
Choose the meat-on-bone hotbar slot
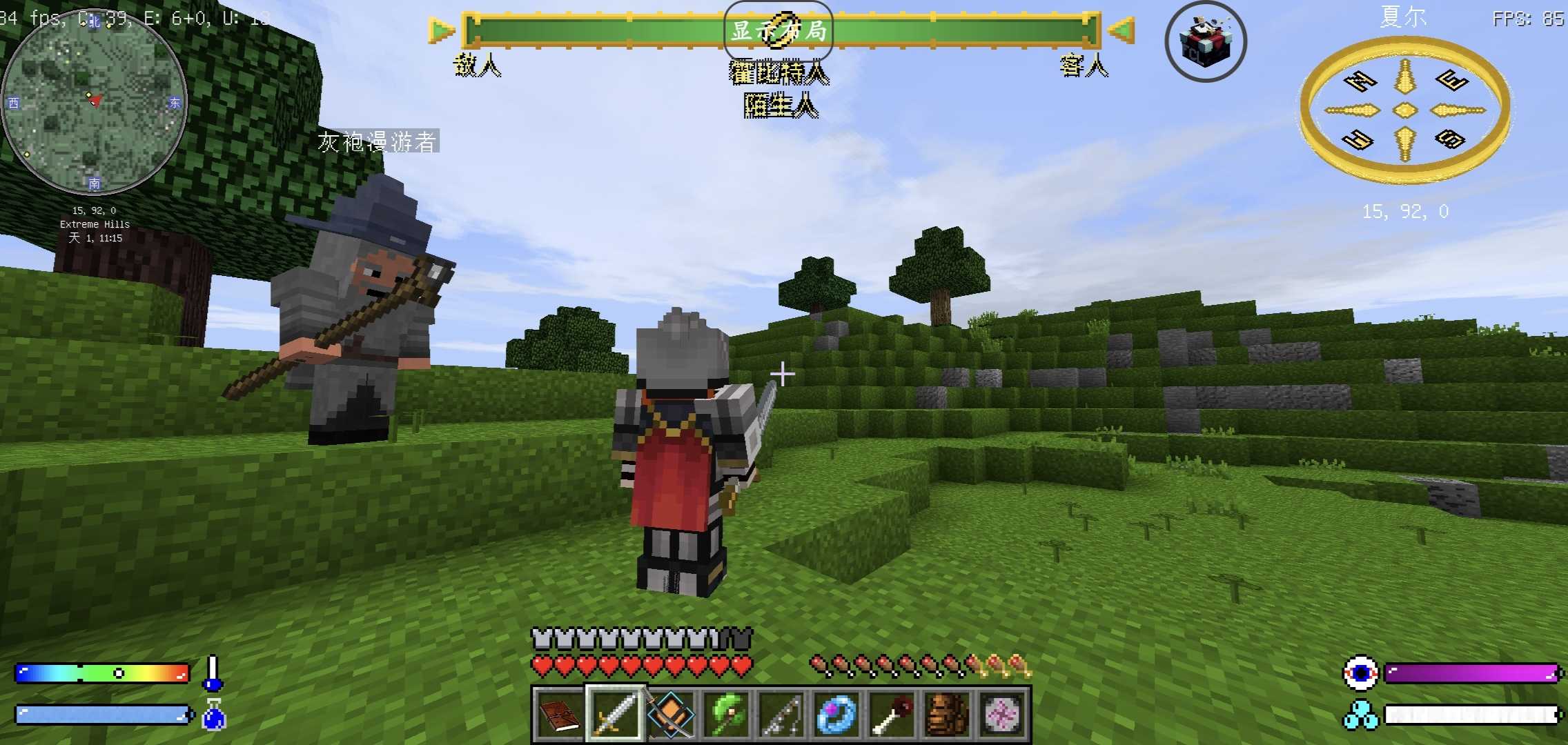click(892, 714)
